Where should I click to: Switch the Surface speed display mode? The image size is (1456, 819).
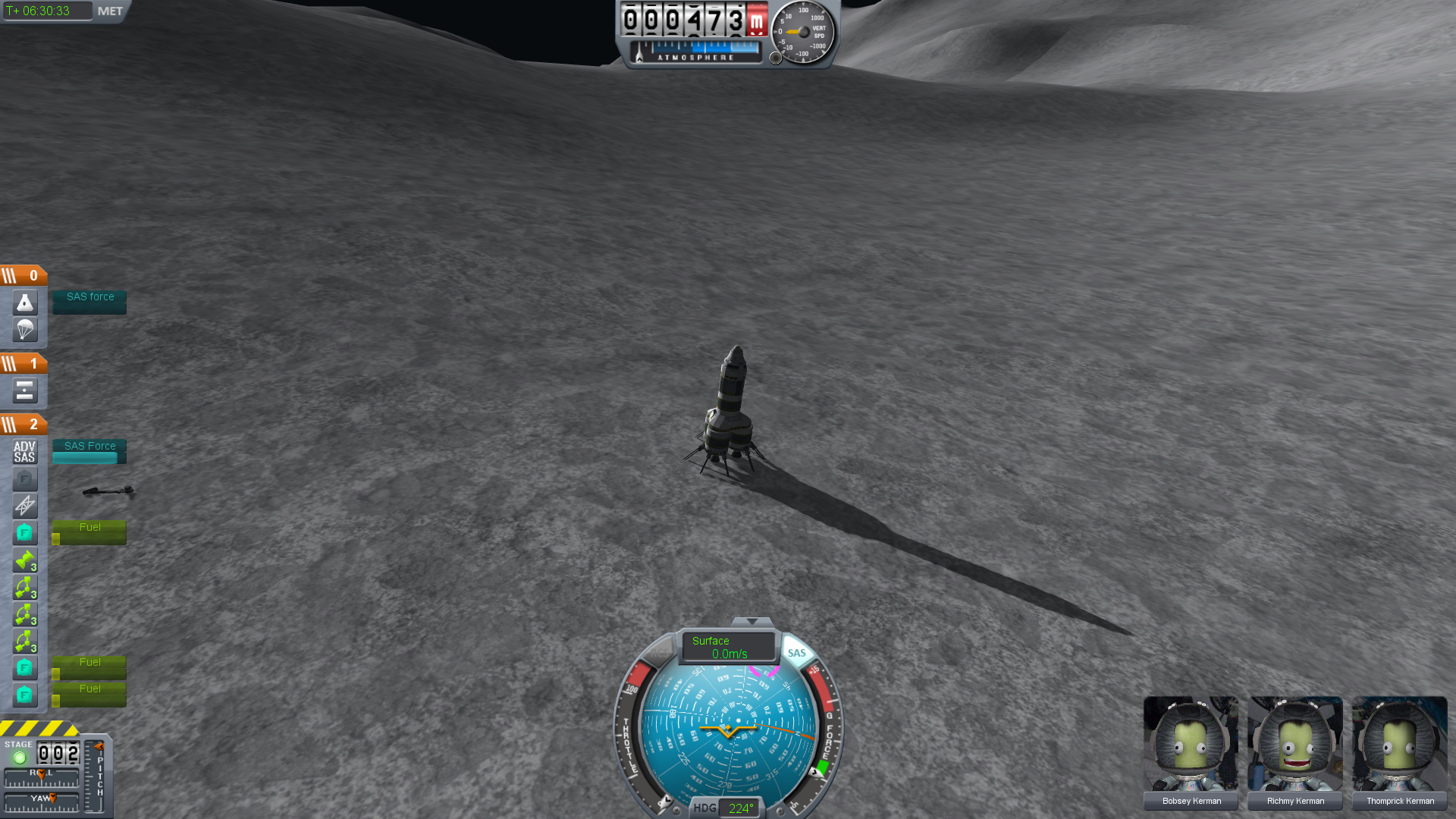727,647
